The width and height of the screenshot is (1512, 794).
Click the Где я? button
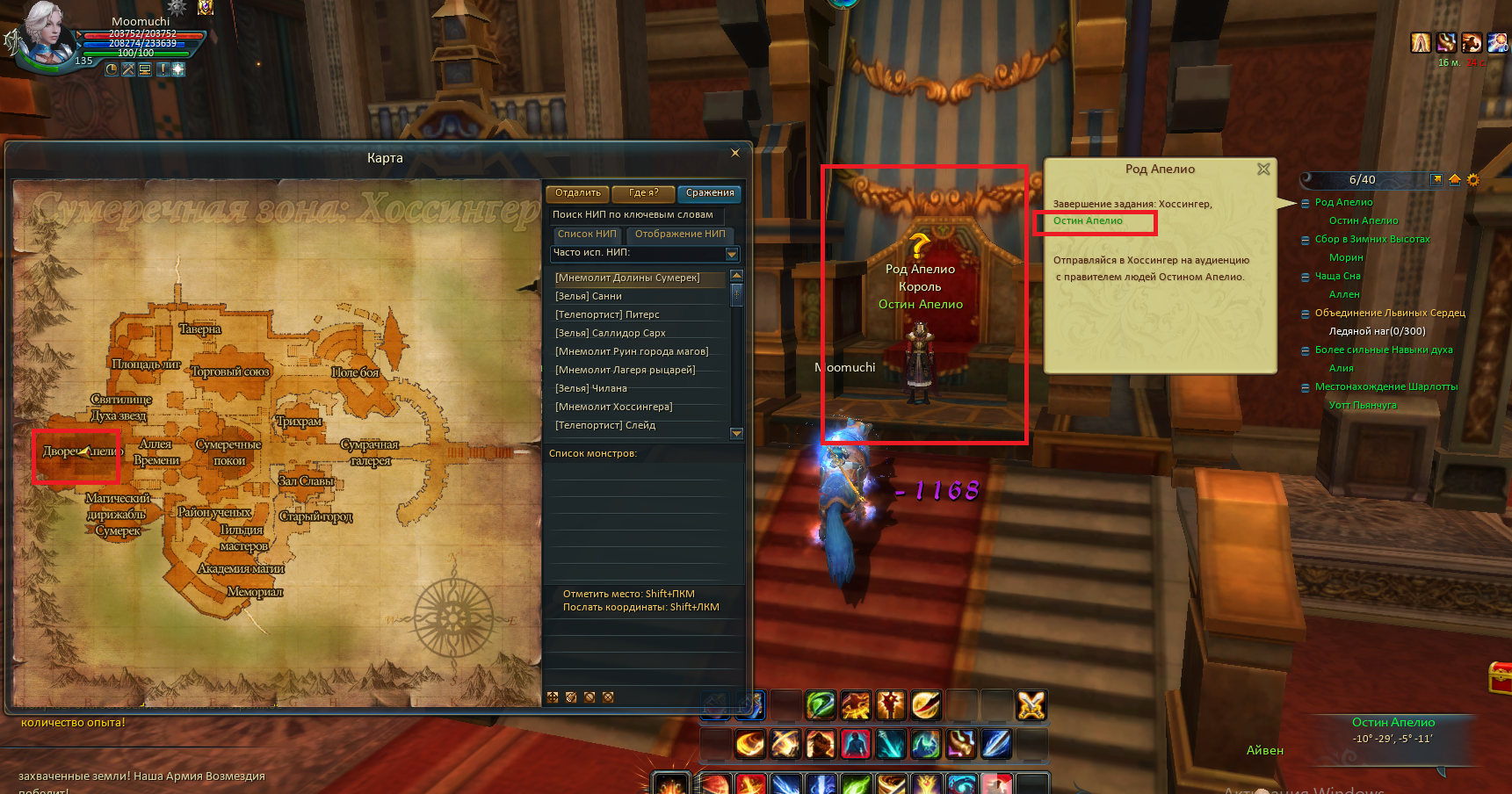tap(643, 193)
